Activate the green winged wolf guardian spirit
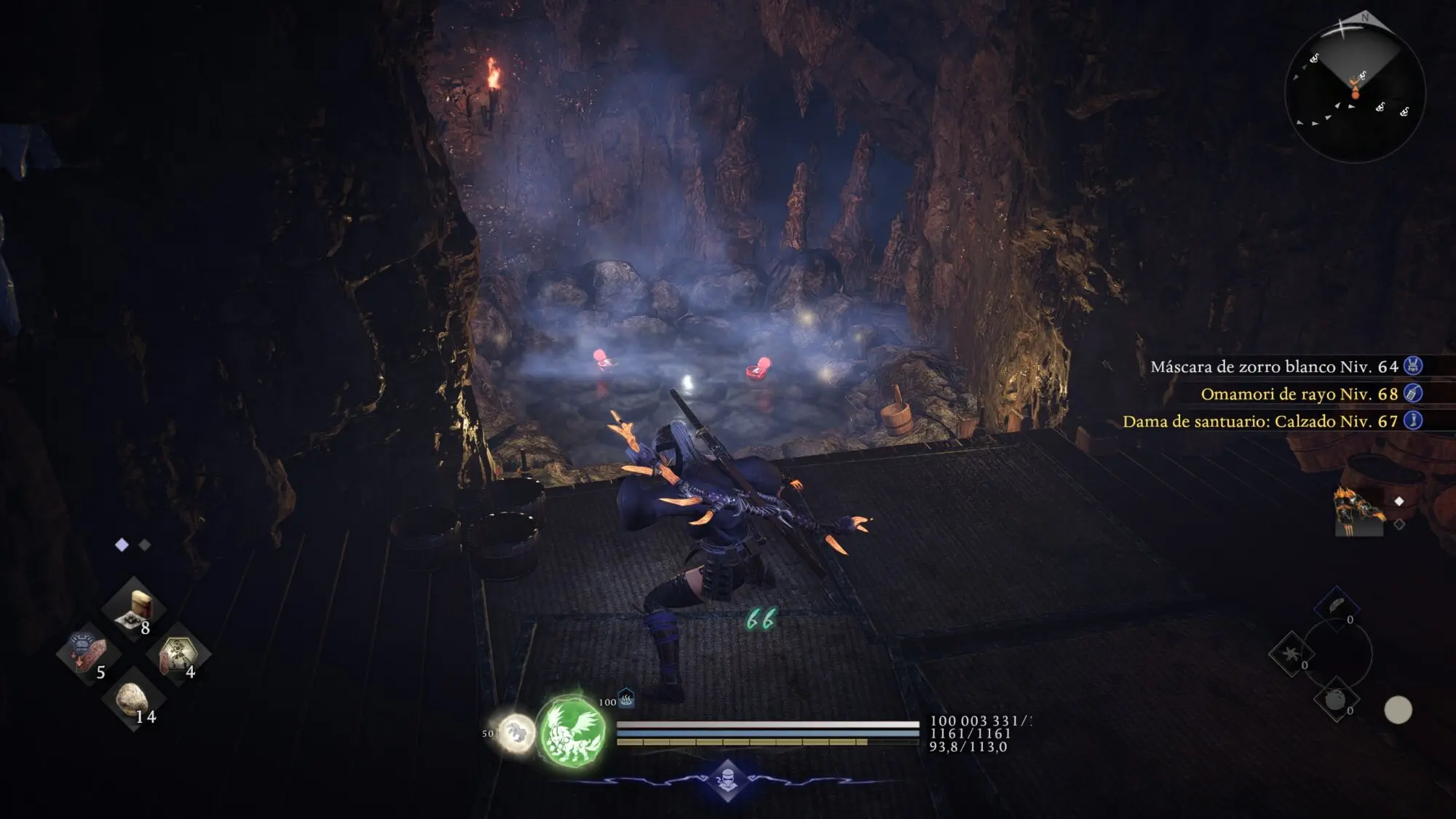Screen dimensions: 1456x819 pyautogui.click(x=572, y=730)
